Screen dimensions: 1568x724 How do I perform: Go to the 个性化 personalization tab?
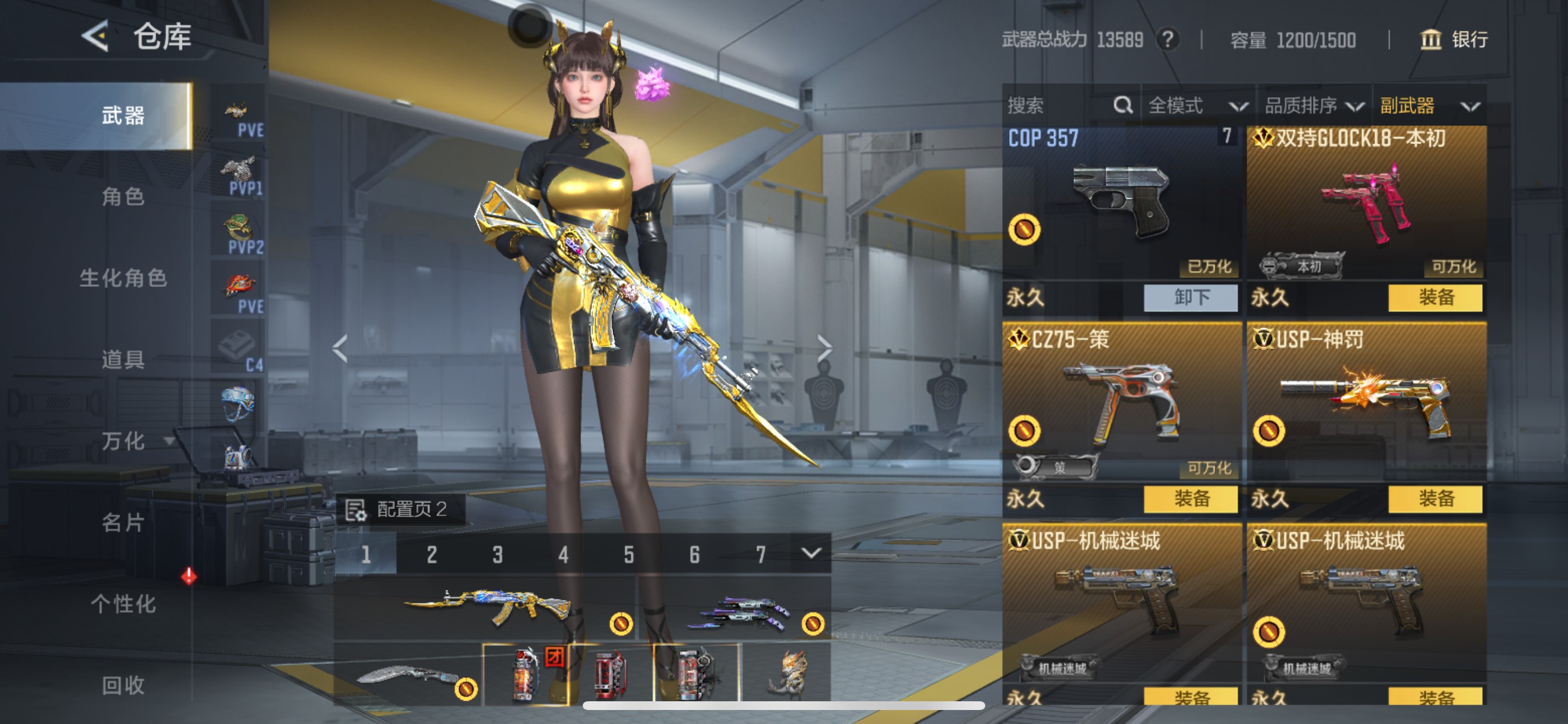click(123, 603)
